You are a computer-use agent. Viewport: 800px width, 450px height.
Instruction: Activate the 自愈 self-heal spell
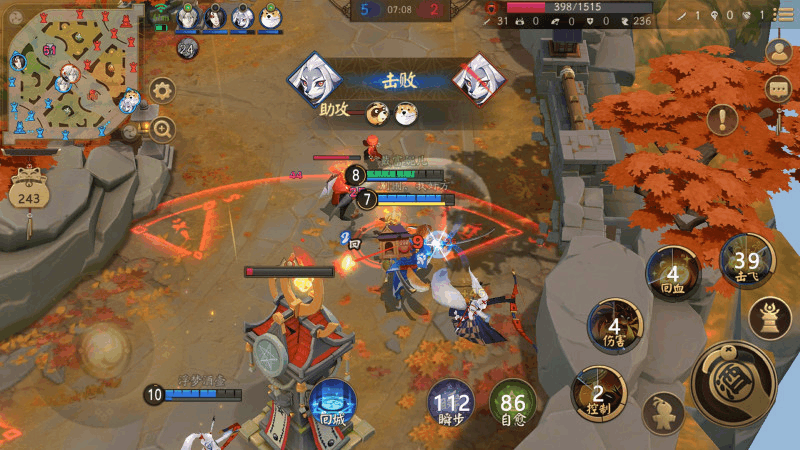pos(513,404)
